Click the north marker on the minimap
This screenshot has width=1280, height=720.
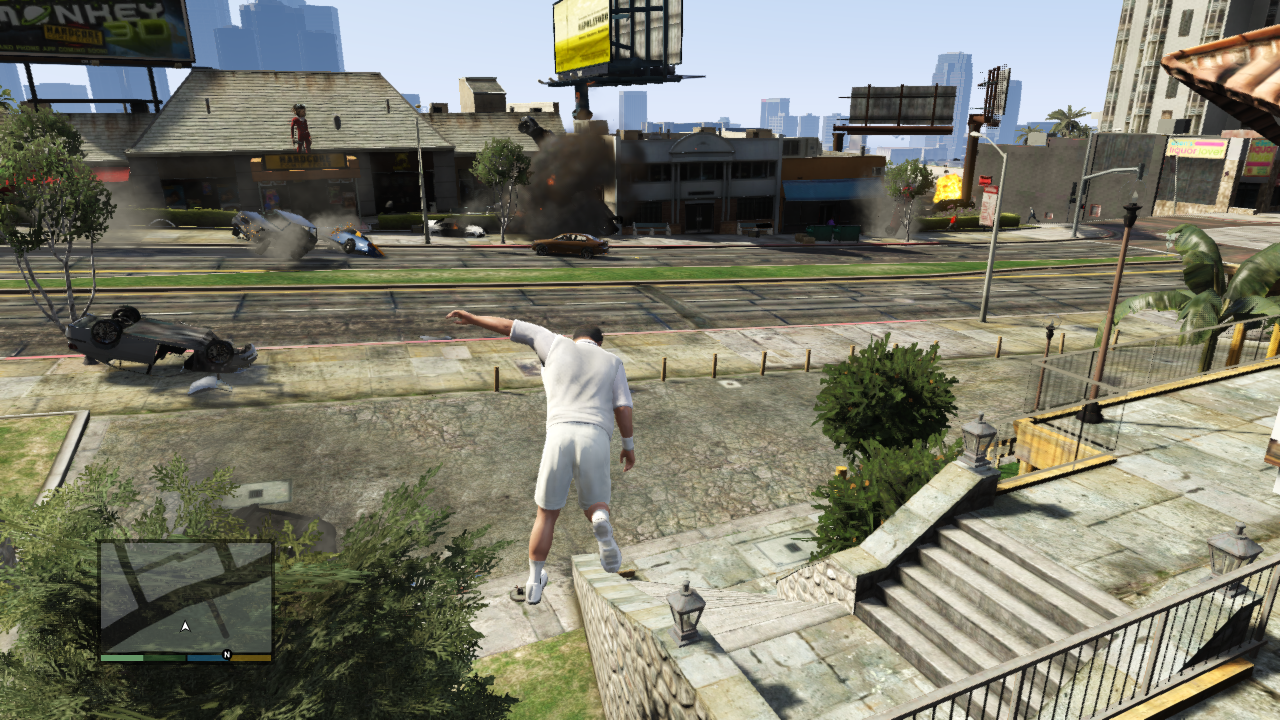pyautogui.click(x=227, y=656)
